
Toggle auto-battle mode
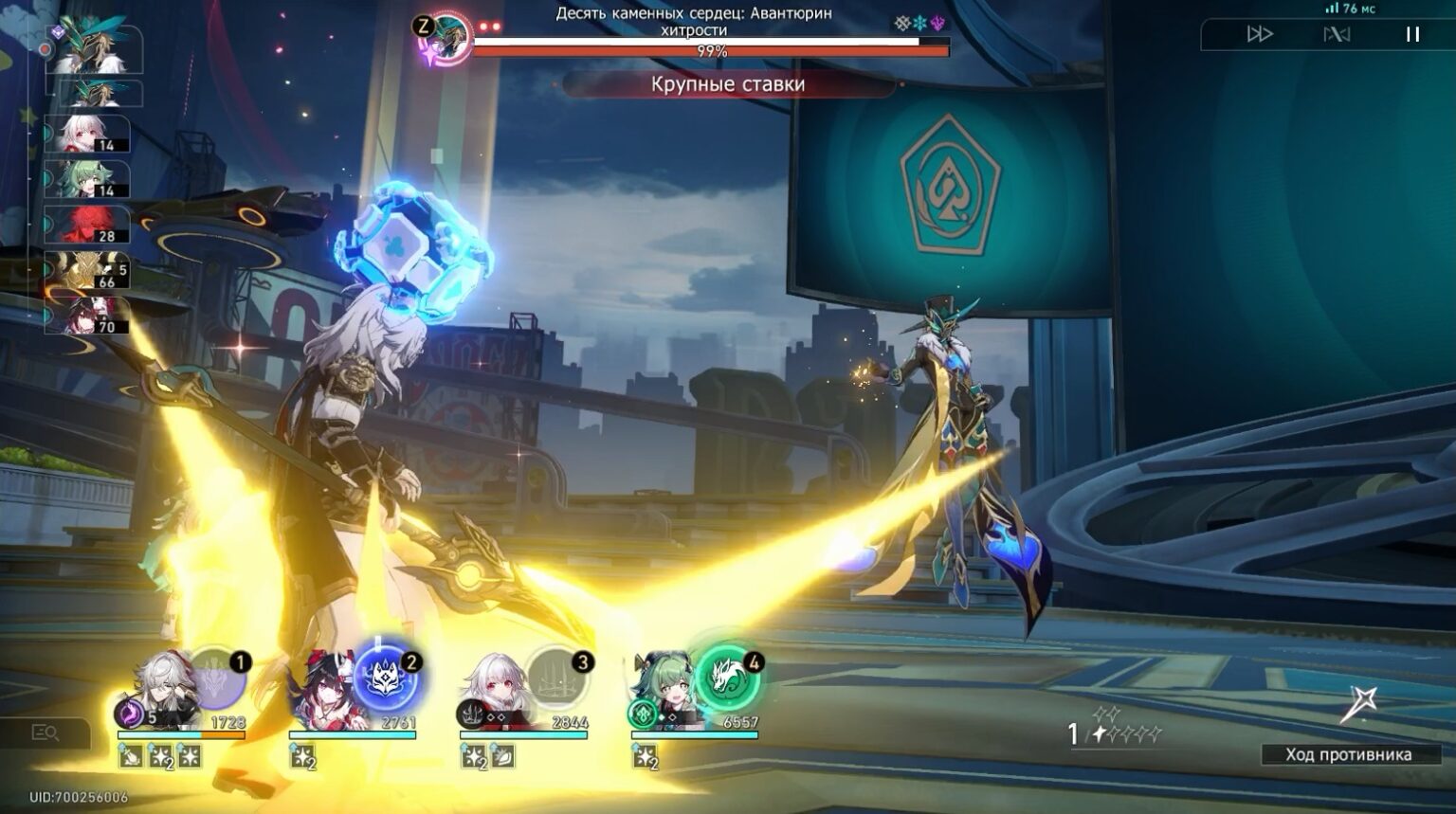1337,34
